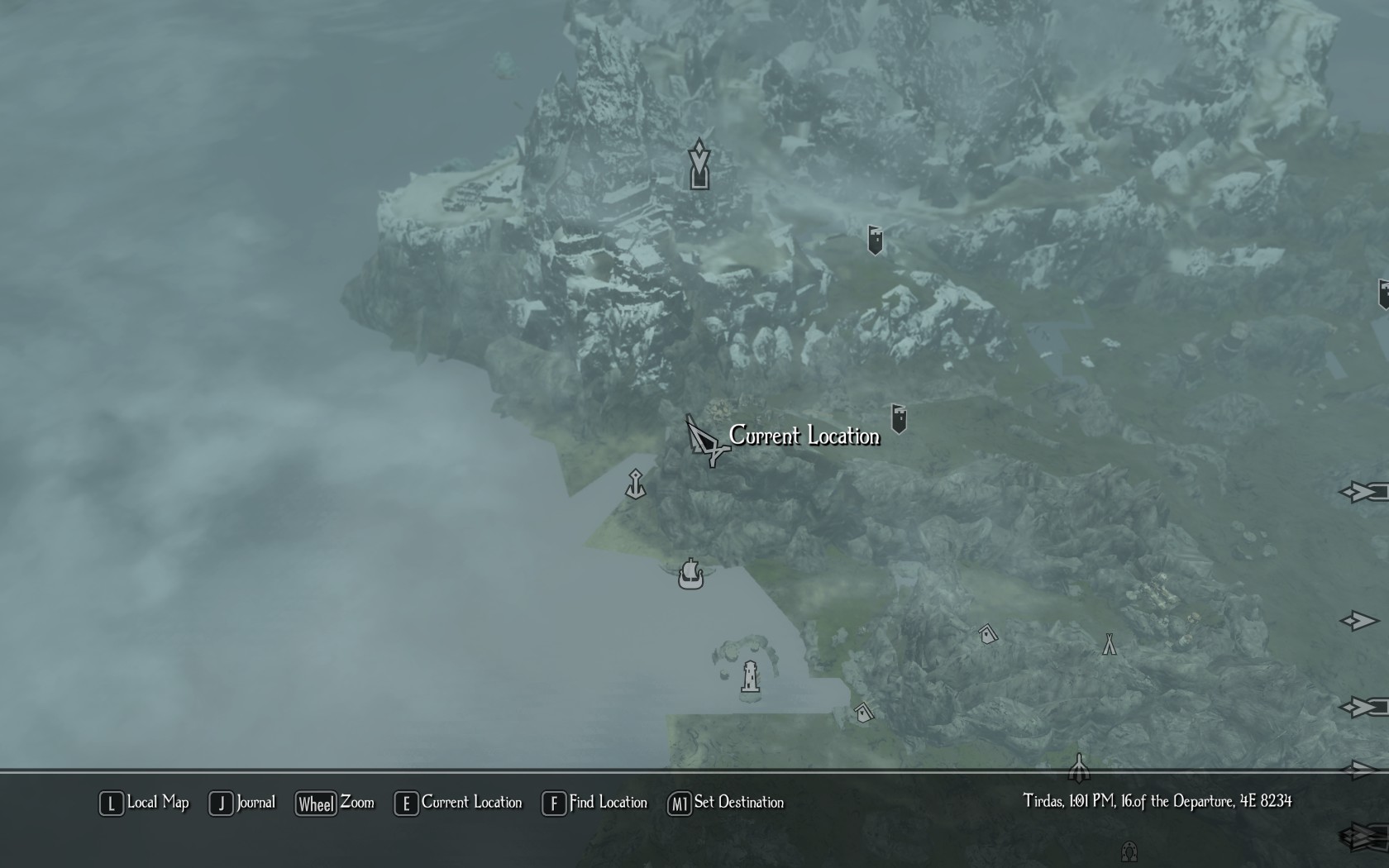Open the Local Map view
The width and height of the screenshot is (1389, 868).
coord(146,803)
